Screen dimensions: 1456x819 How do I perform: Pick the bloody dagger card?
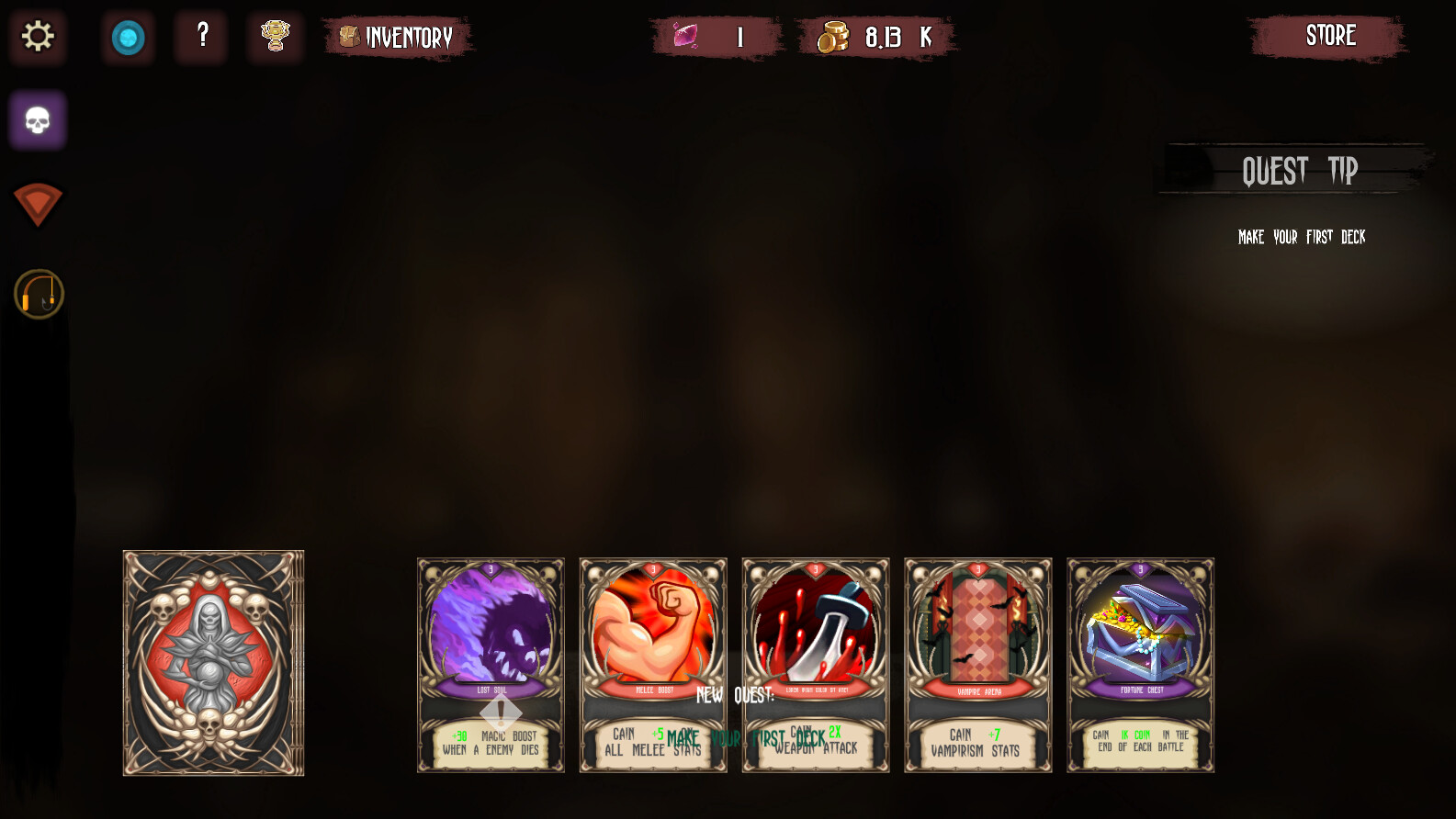click(x=815, y=665)
